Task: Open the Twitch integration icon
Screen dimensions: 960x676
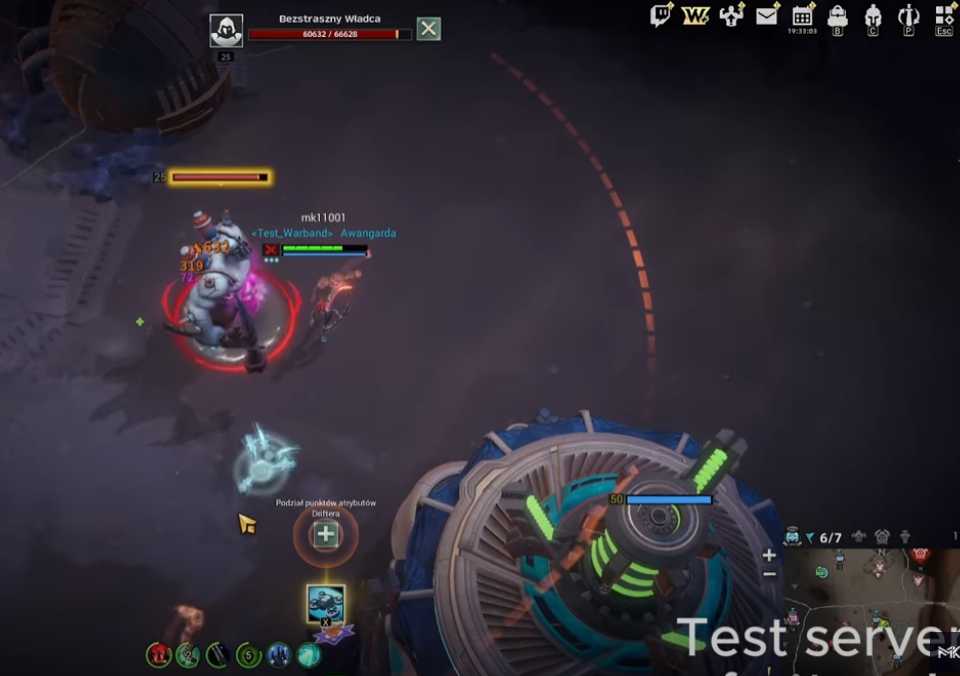Action: tap(661, 15)
